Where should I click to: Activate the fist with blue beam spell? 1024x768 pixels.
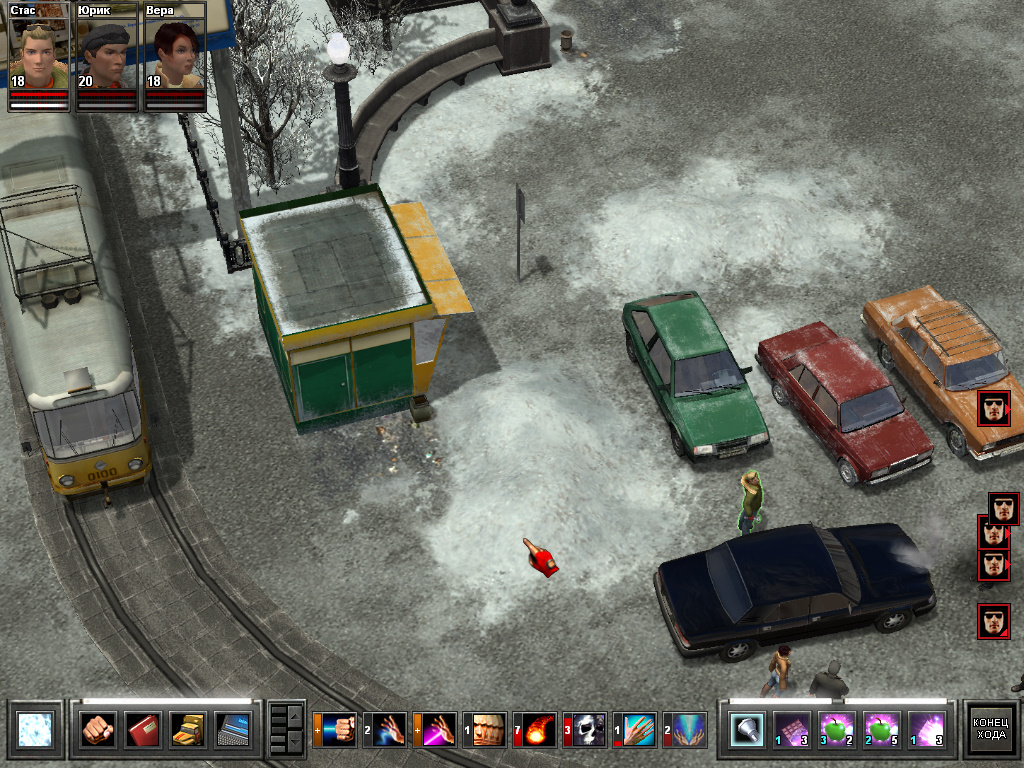pos(336,730)
